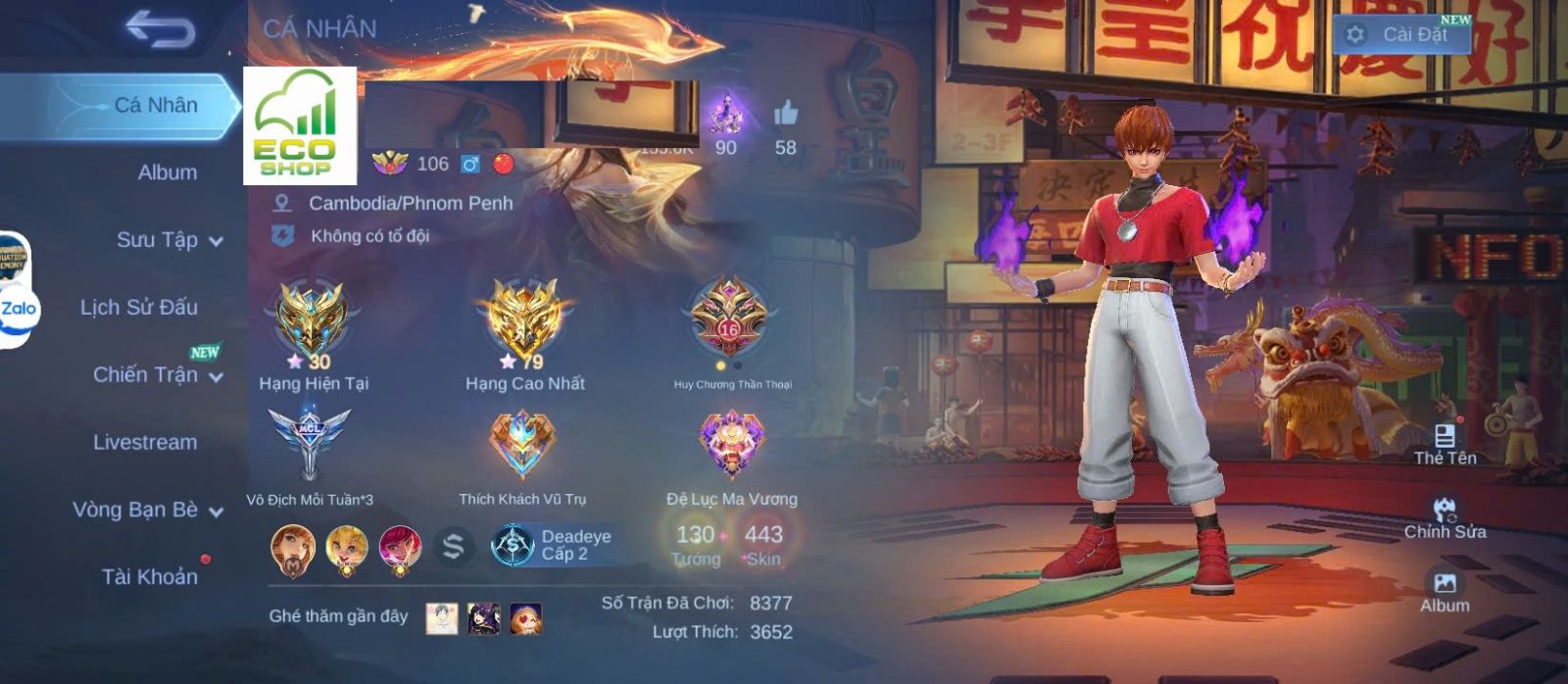Switch to the Livestream tab
Screen dimensions: 1568x684
[145, 442]
